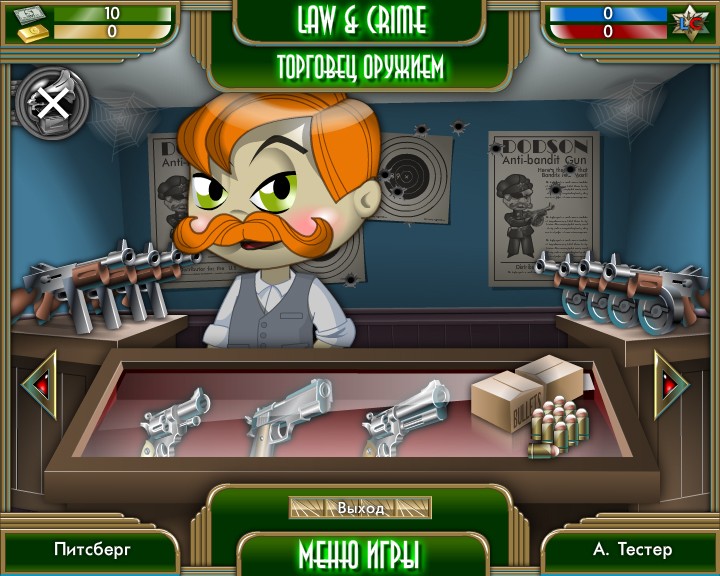Click the Питсберг city label
720x576 pixels.
92,549
